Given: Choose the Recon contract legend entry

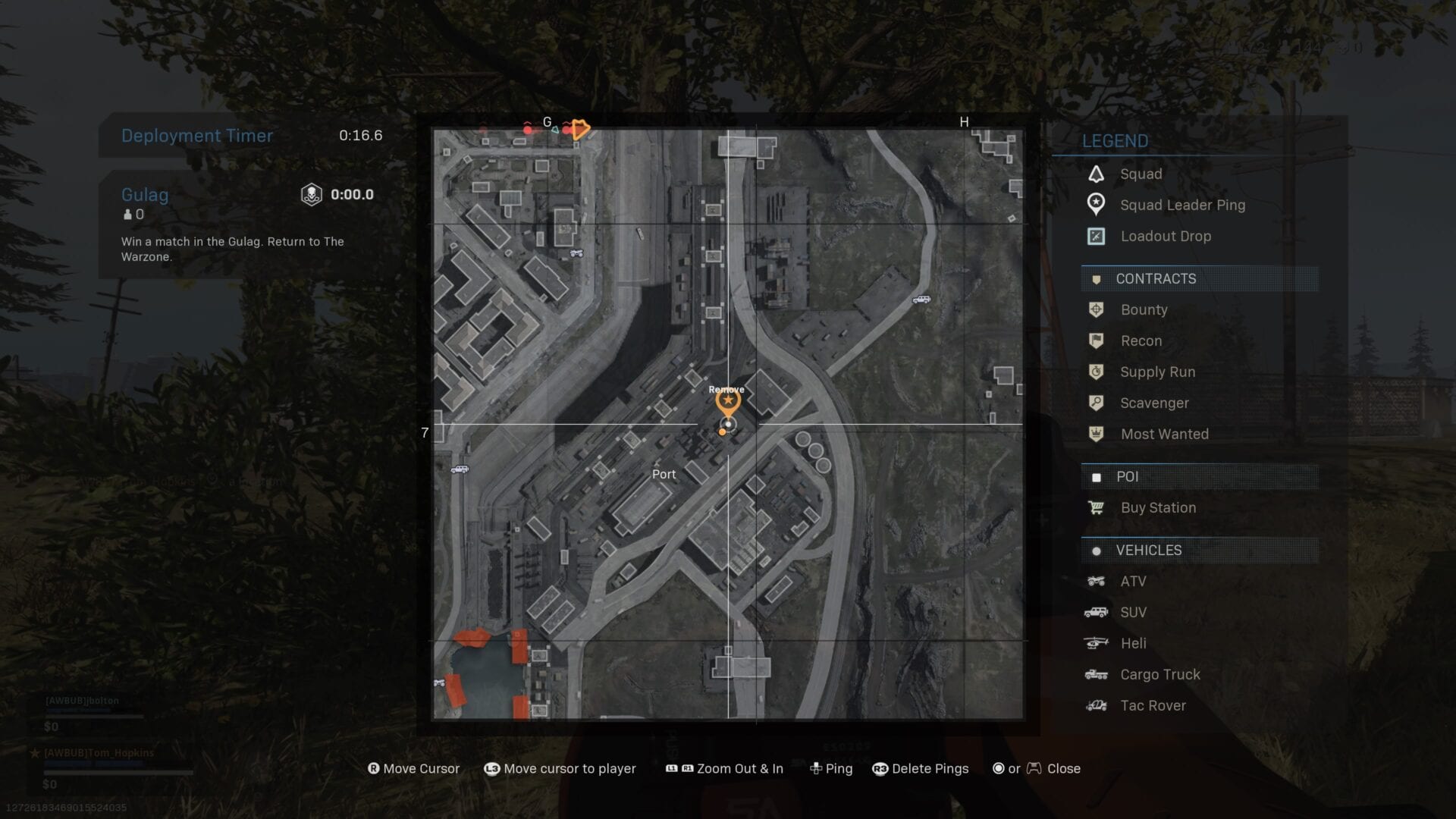Looking at the screenshot, I should click(1141, 340).
